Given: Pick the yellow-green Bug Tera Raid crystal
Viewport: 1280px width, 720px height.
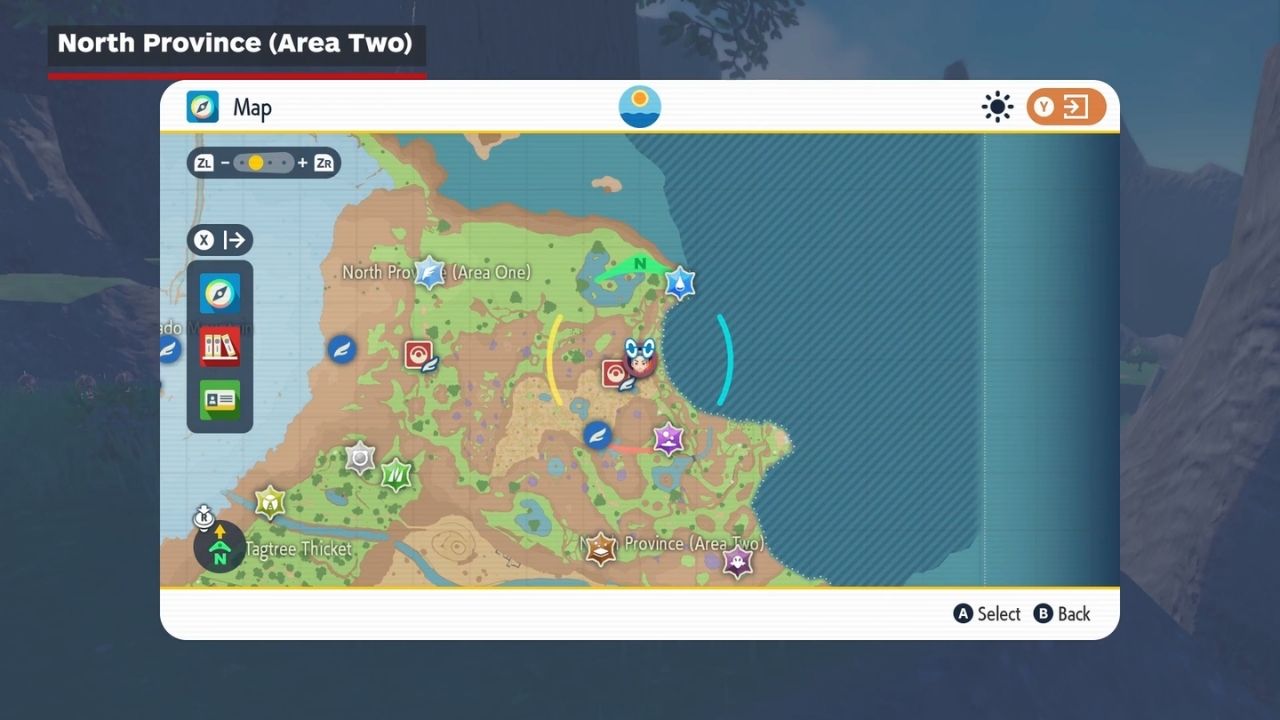Looking at the screenshot, I should tap(270, 502).
